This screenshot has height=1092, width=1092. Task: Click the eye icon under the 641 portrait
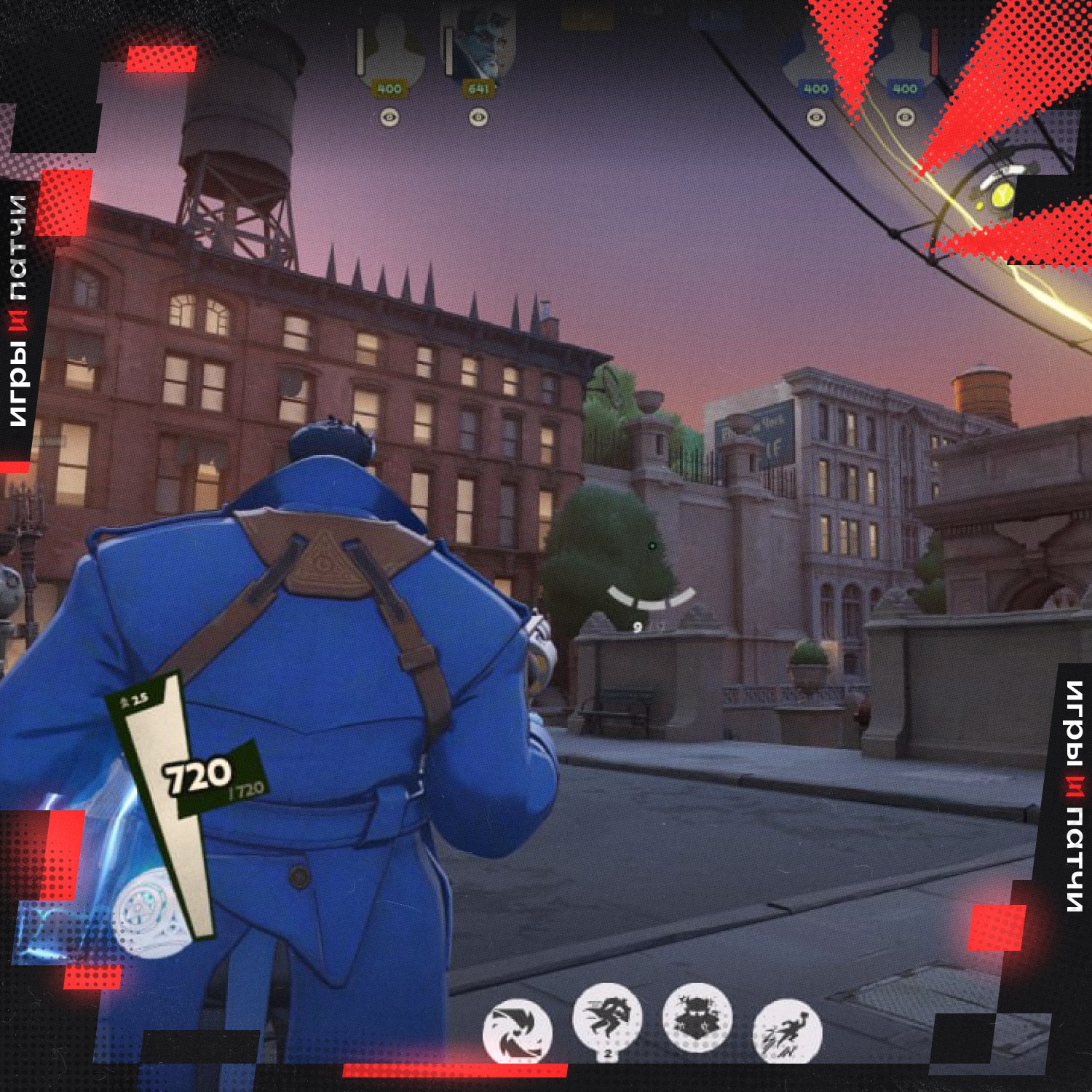coord(478,116)
